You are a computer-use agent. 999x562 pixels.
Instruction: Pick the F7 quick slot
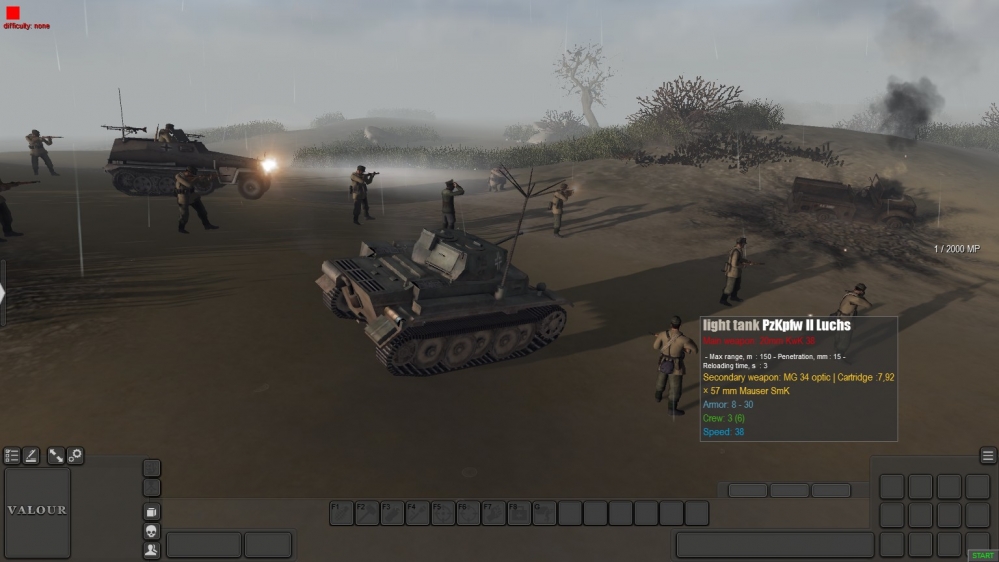[x=494, y=513]
